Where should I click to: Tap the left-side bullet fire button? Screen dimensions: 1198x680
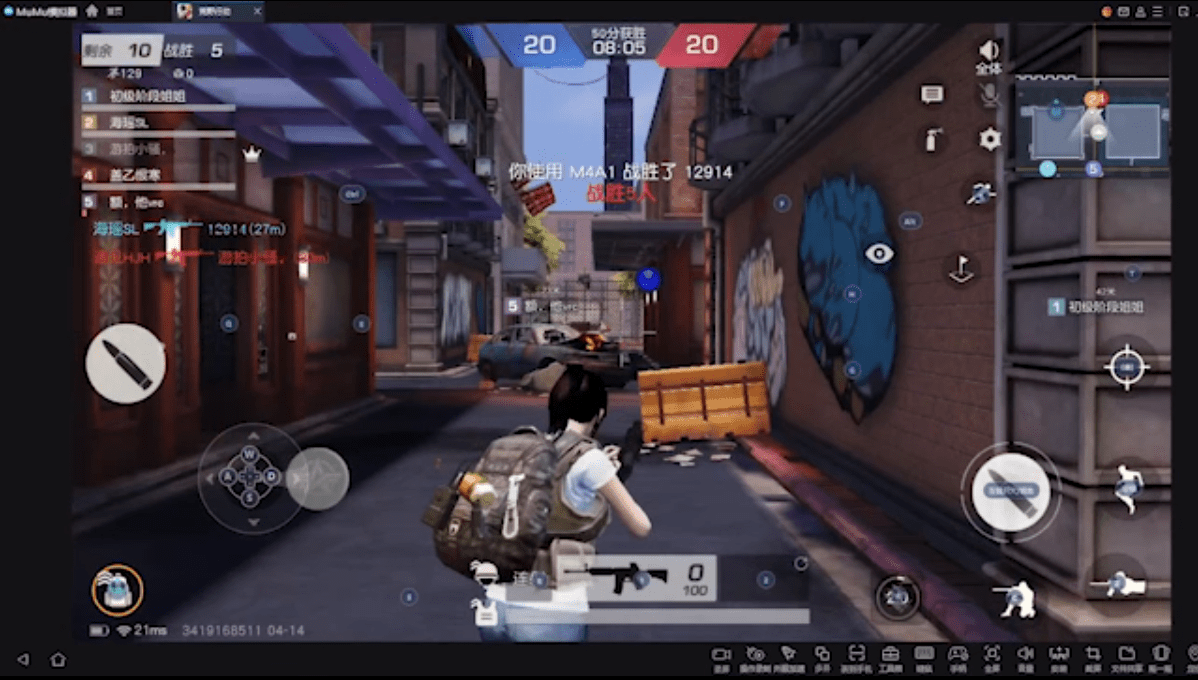pyautogui.click(x=125, y=363)
